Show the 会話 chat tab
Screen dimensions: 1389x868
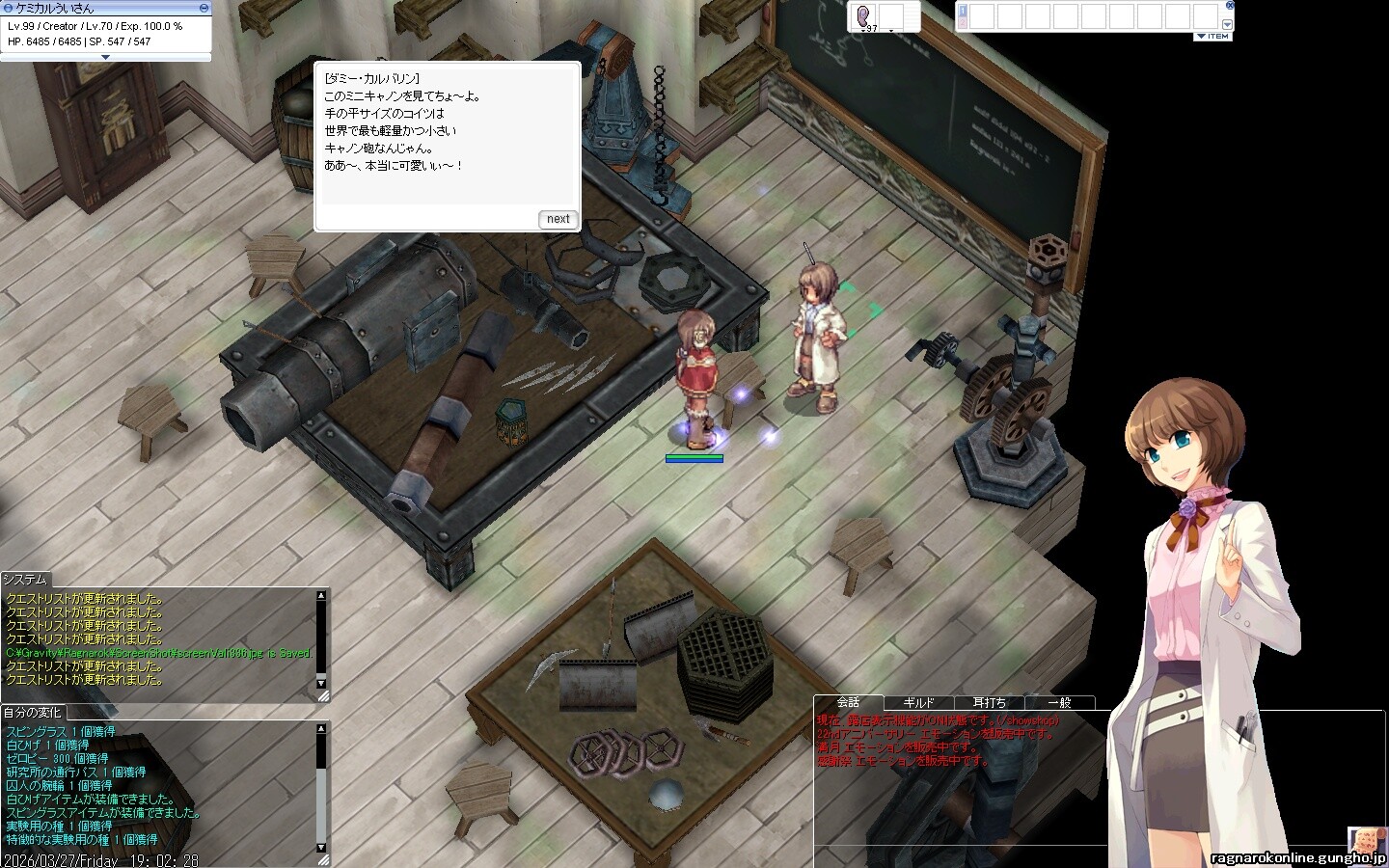coord(848,702)
